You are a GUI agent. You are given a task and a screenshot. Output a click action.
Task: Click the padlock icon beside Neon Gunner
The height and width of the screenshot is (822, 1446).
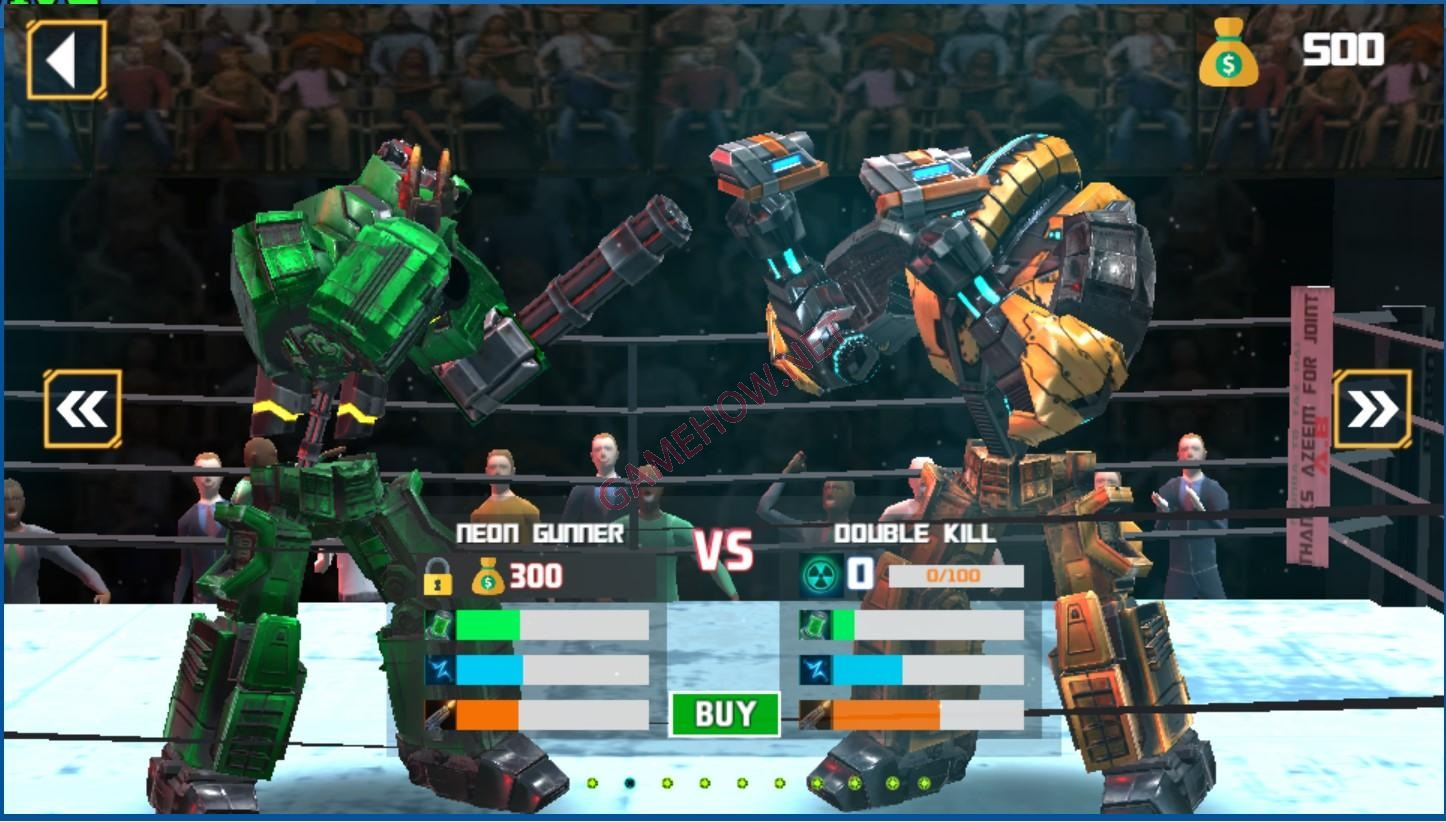click(x=437, y=577)
